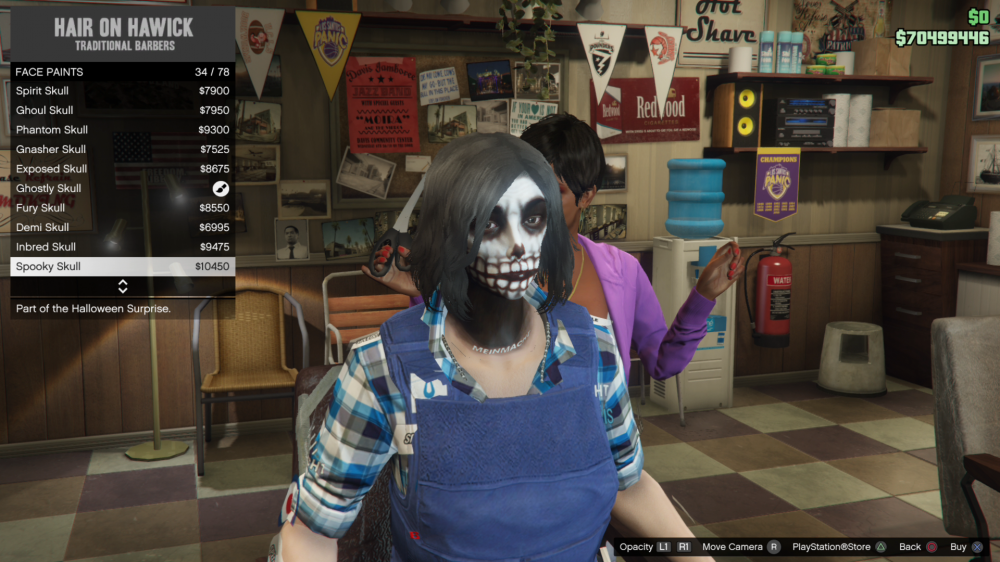The image size is (1000, 562).
Task: Choose the Exposed Skull option
Action: [122, 169]
